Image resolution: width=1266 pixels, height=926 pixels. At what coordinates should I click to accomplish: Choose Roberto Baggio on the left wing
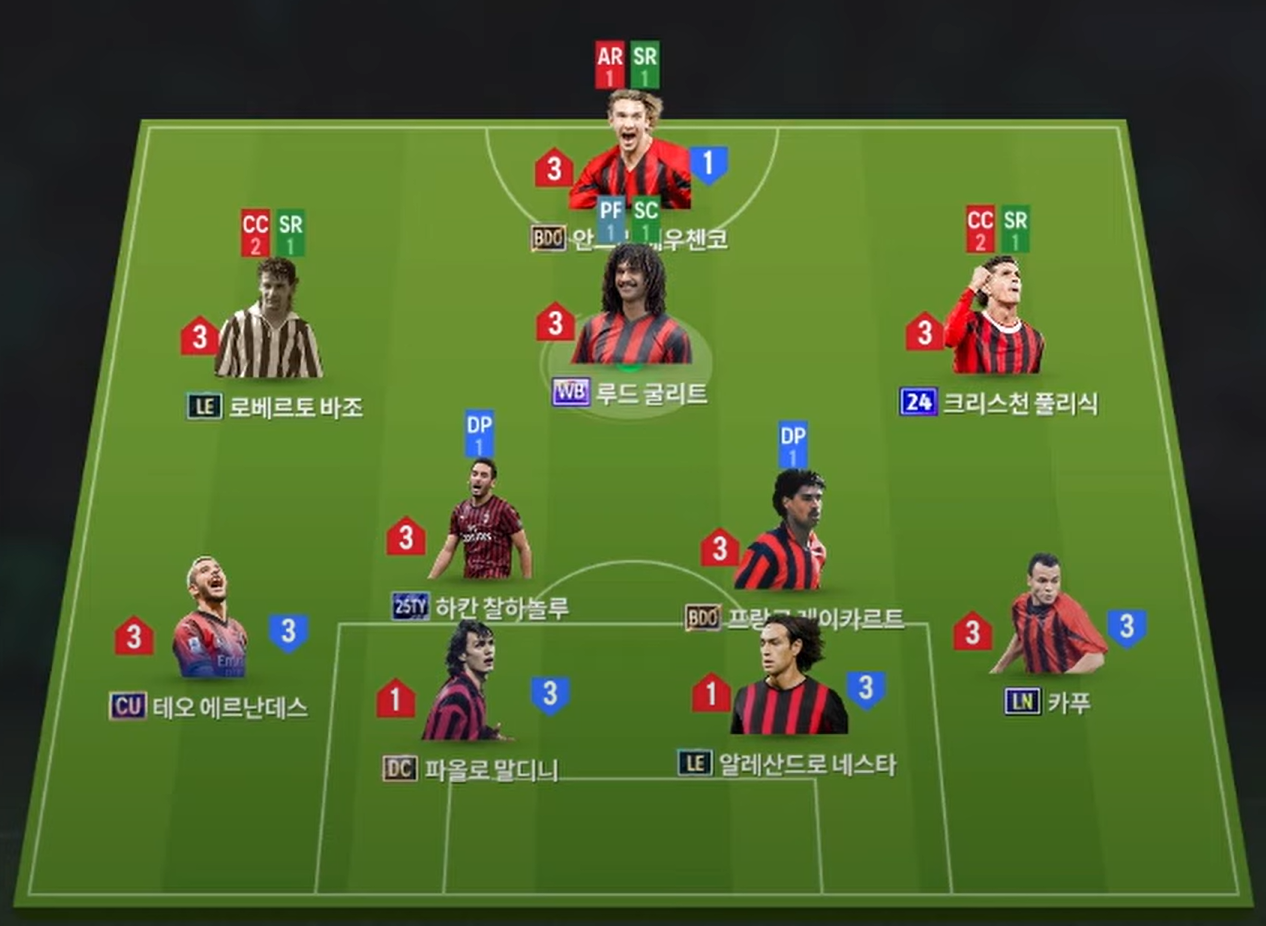coord(268,322)
